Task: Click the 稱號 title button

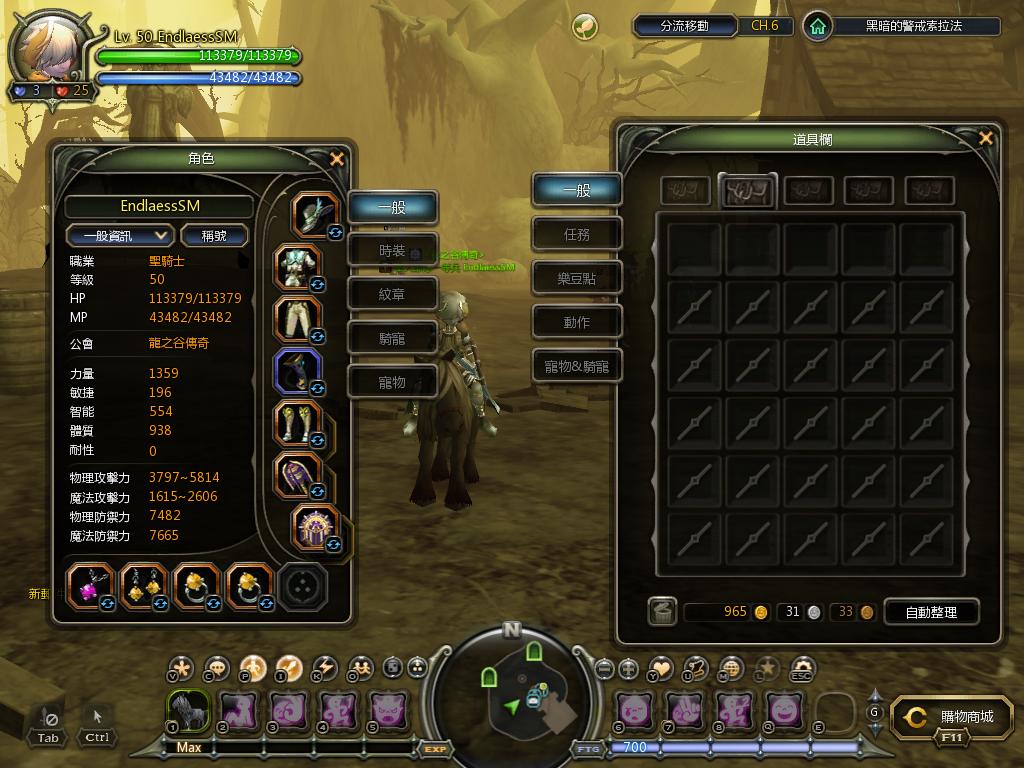Action: tap(214, 235)
